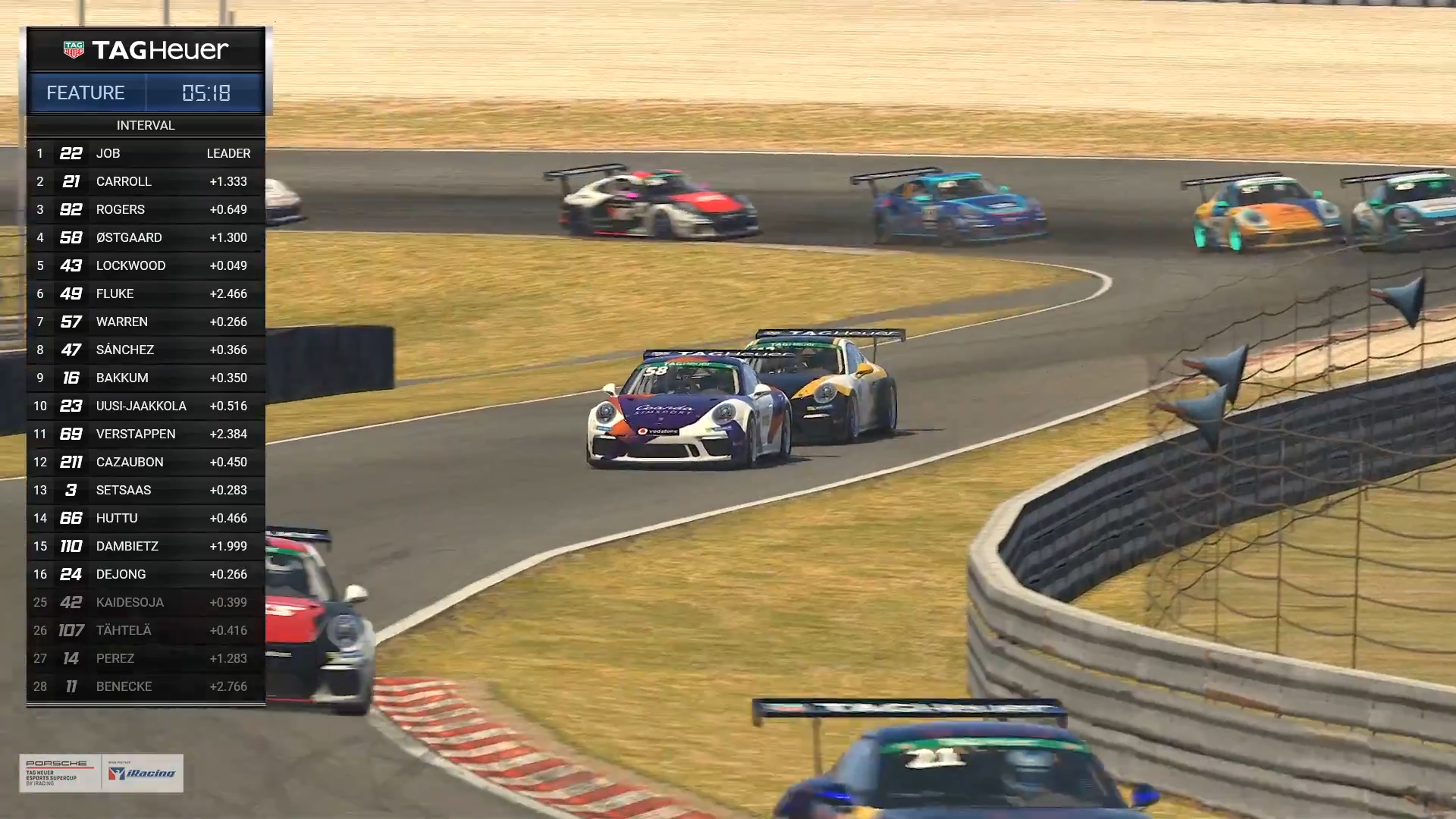This screenshot has height=819, width=1456.
Task: Click the iRacing logo badge
Action: pos(142,773)
